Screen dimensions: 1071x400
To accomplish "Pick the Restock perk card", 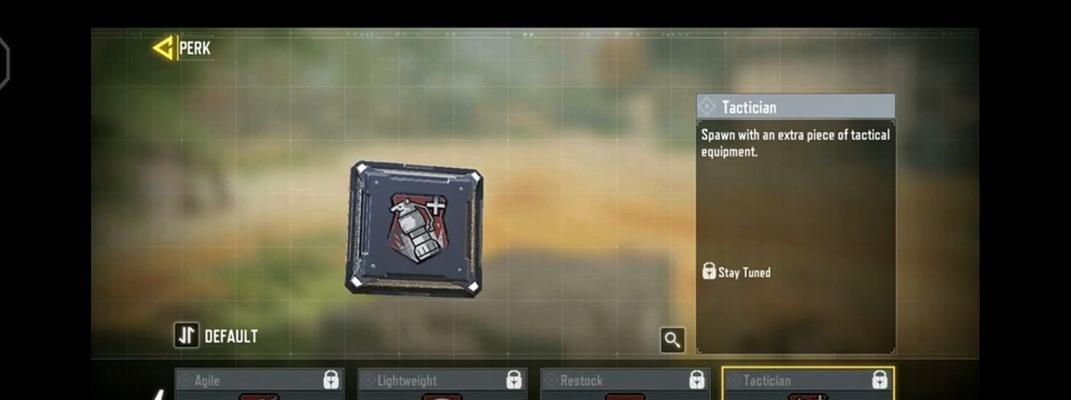I will (624, 385).
